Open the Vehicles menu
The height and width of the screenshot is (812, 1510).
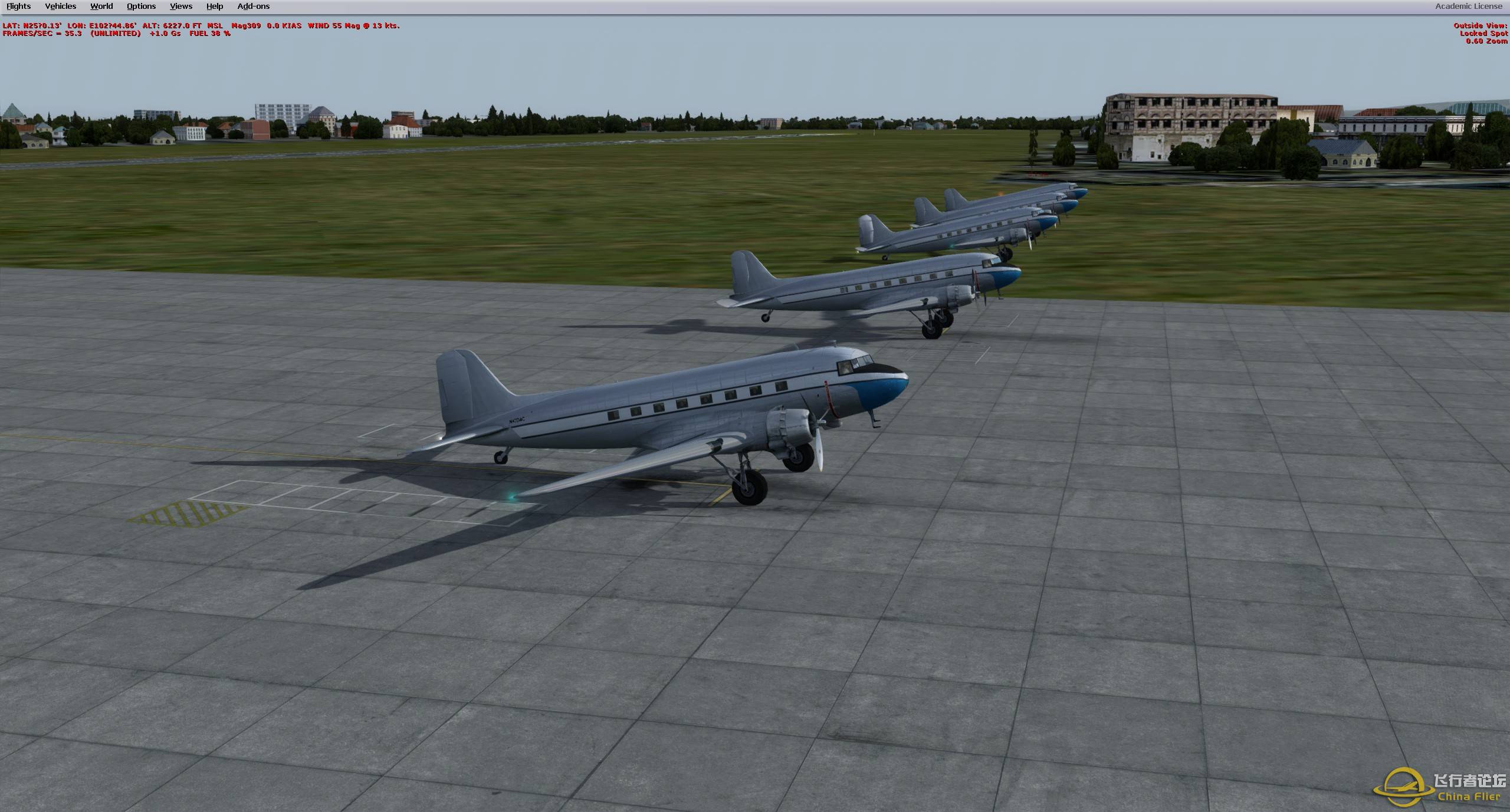click(x=60, y=6)
